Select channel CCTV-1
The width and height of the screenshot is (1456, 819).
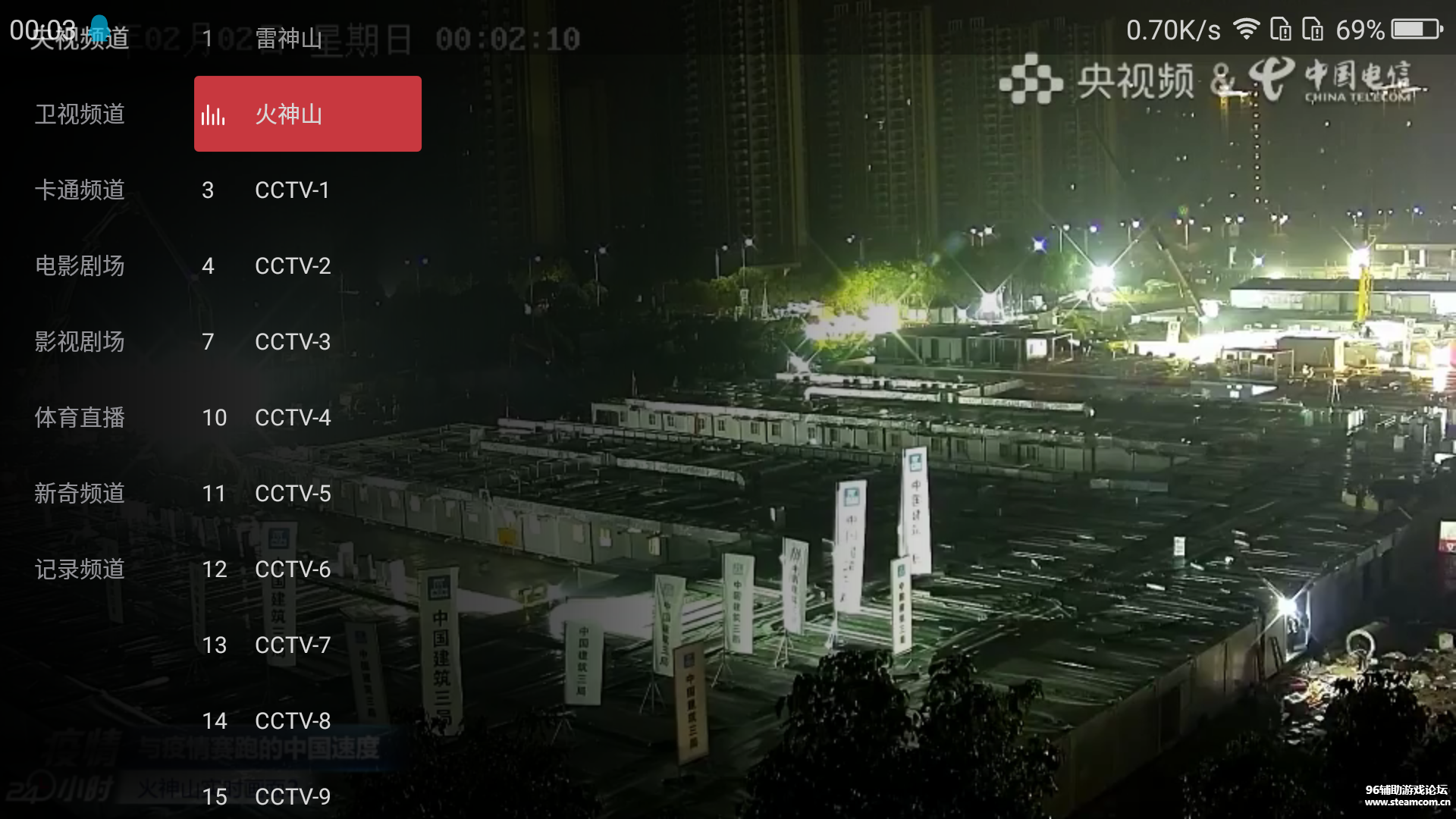291,190
